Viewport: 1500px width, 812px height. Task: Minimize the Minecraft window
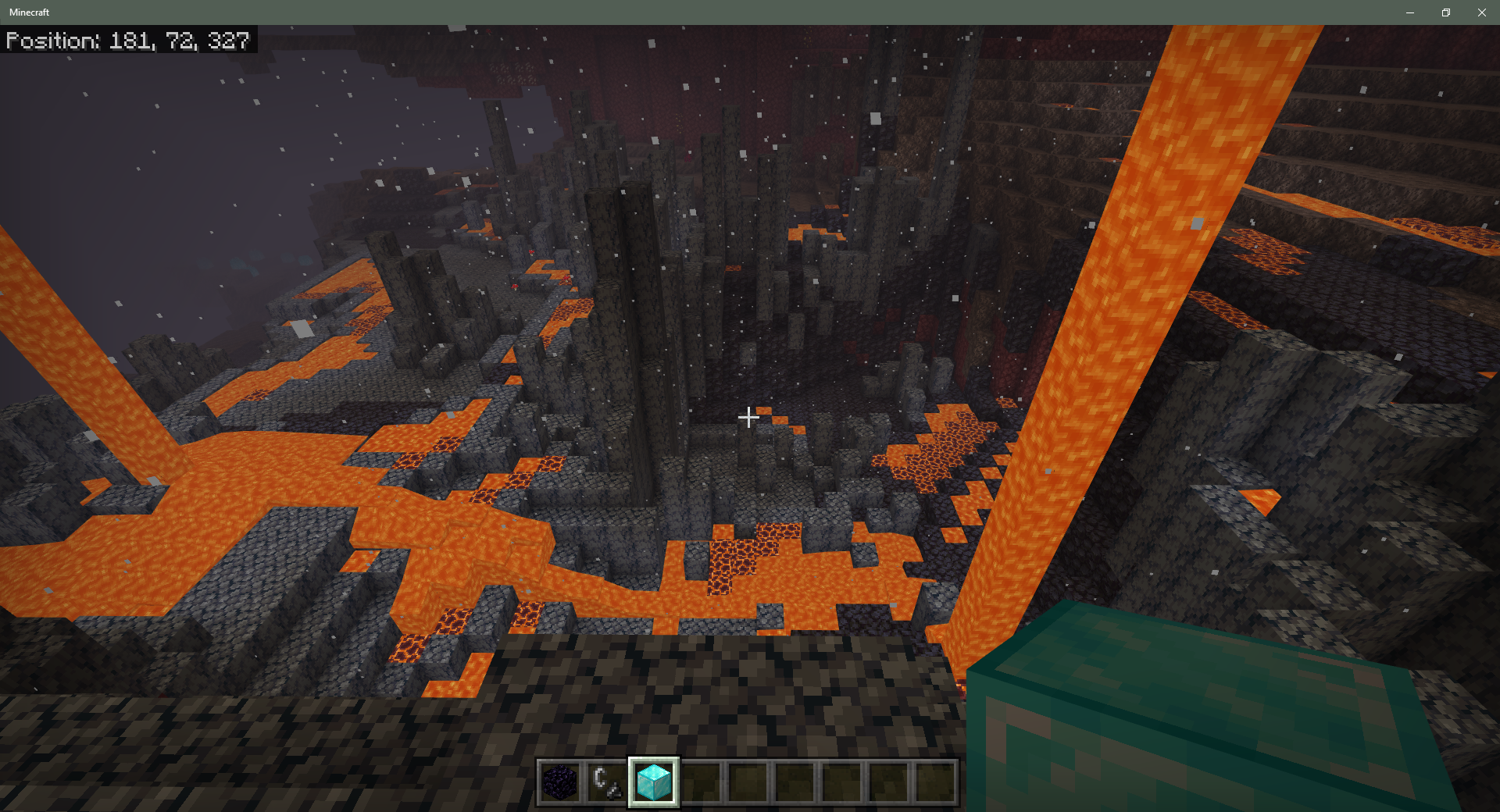[x=1410, y=12]
